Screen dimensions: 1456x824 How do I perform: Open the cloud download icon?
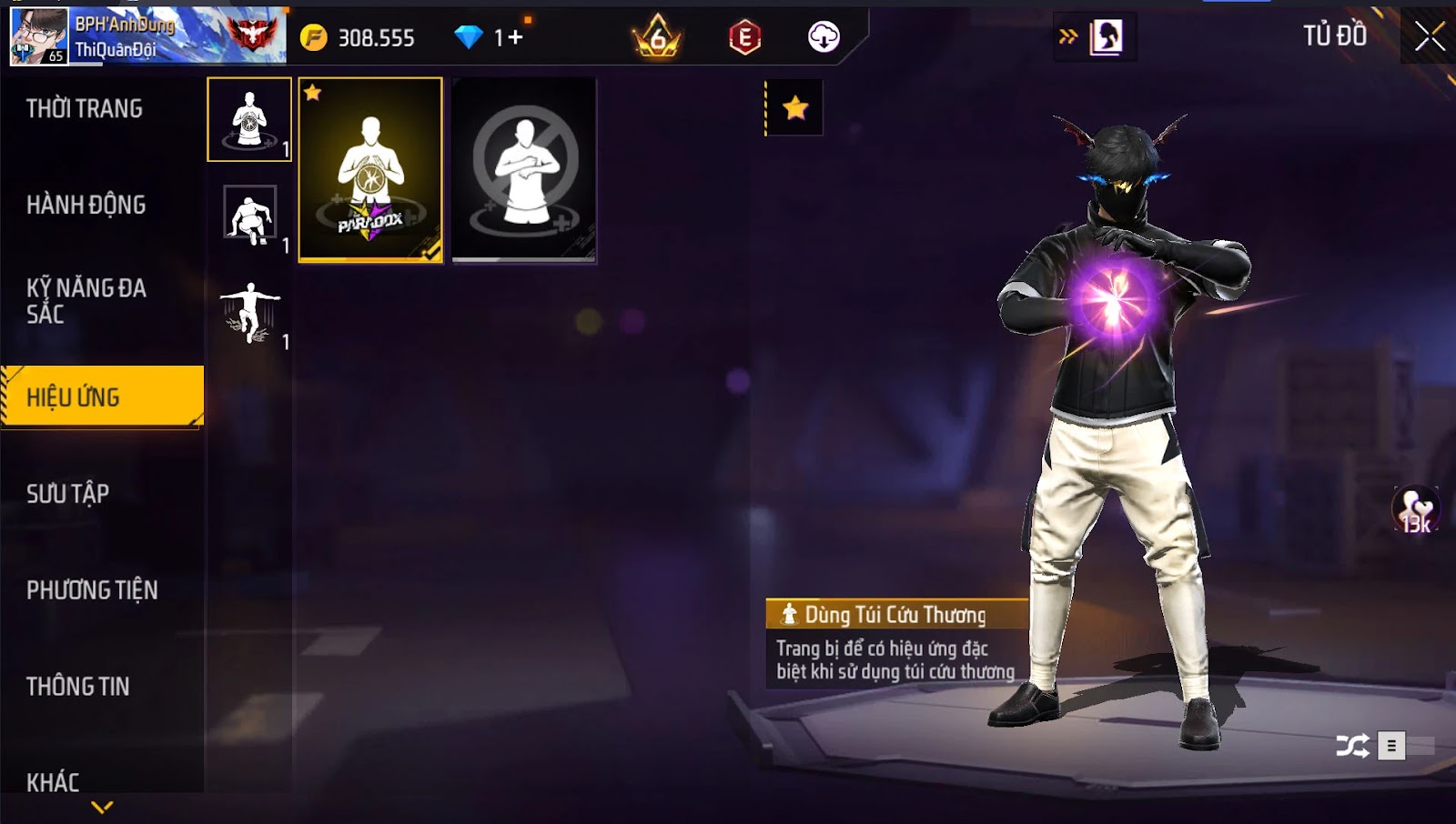(824, 37)
